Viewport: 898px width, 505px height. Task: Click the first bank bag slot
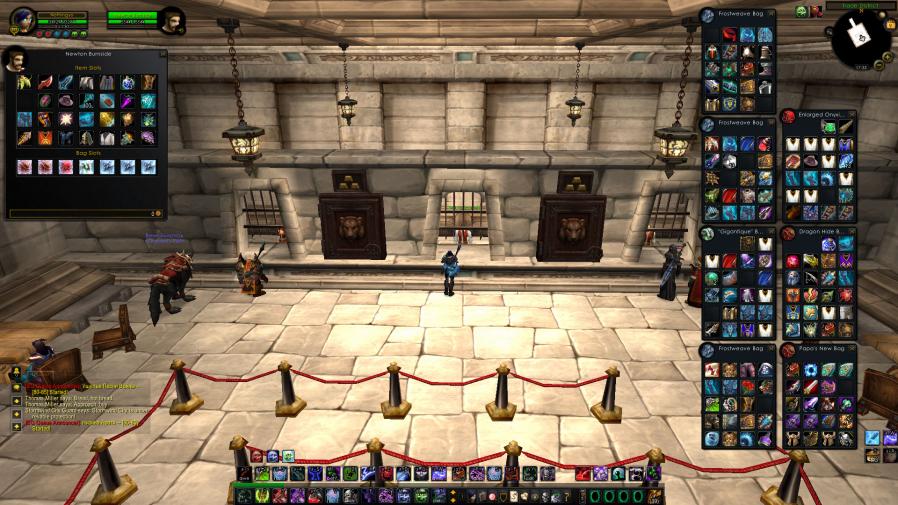[24, 166]
